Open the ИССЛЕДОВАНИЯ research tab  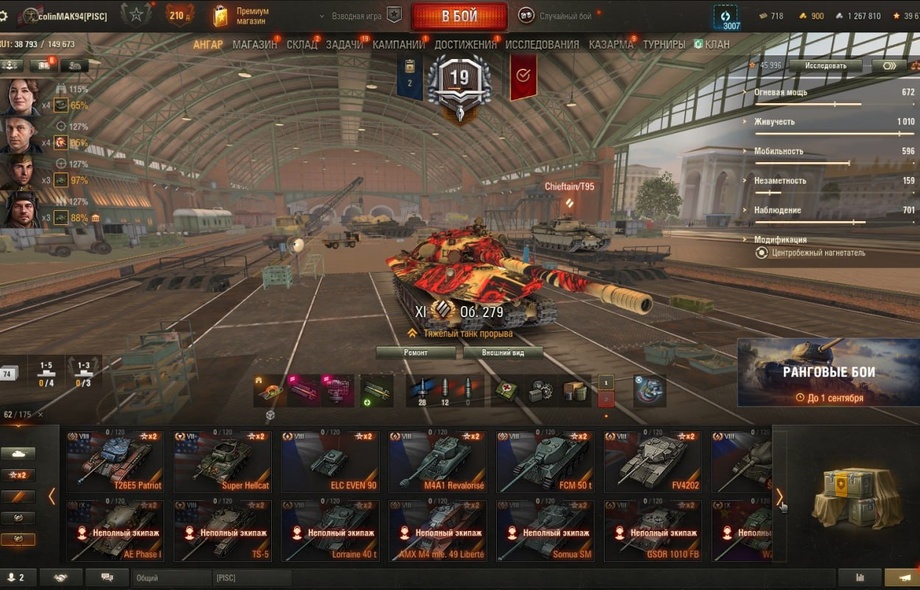tap(542, 45)
